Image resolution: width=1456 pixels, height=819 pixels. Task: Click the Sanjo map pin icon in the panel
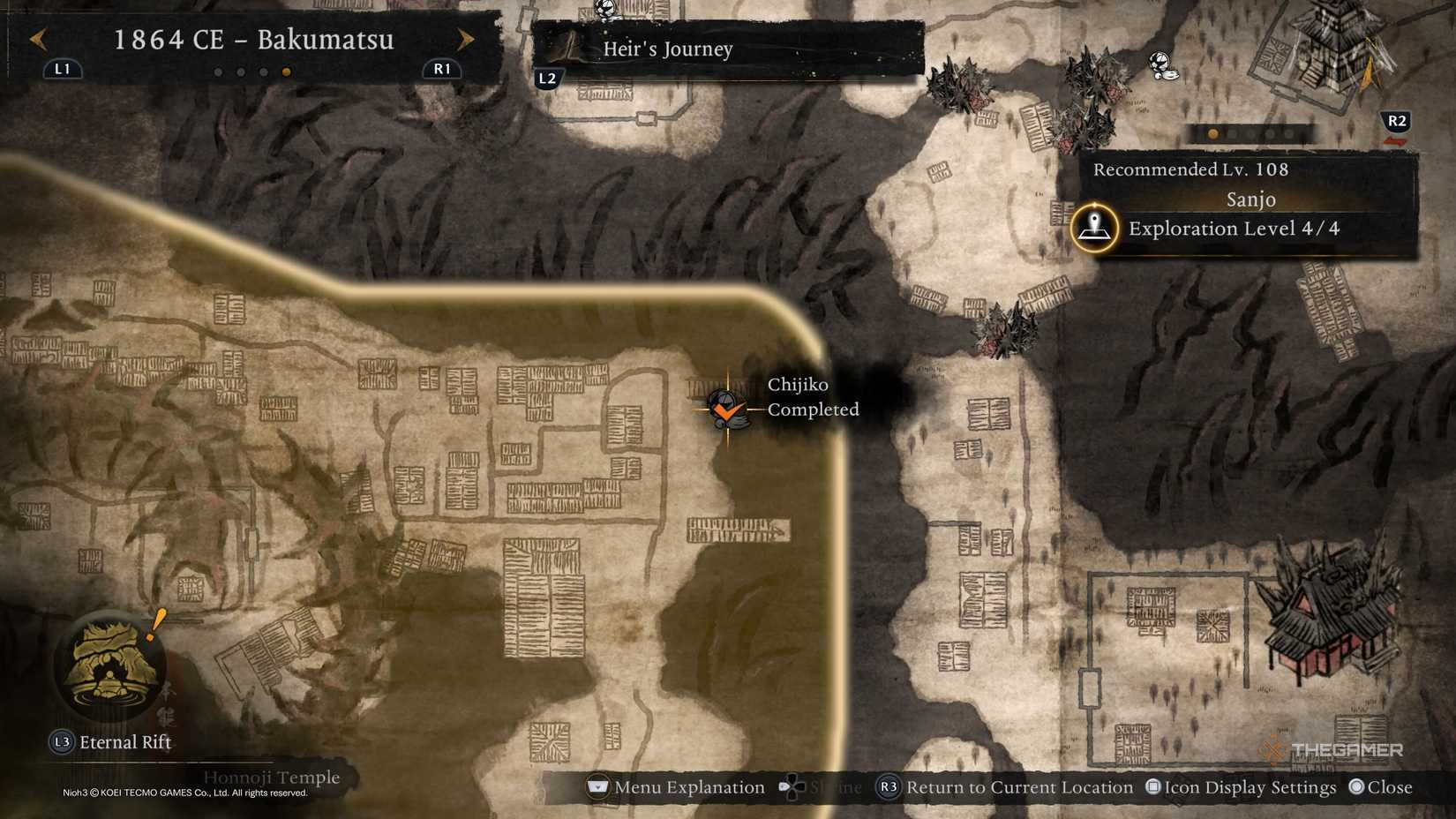tap(1094, 227)
